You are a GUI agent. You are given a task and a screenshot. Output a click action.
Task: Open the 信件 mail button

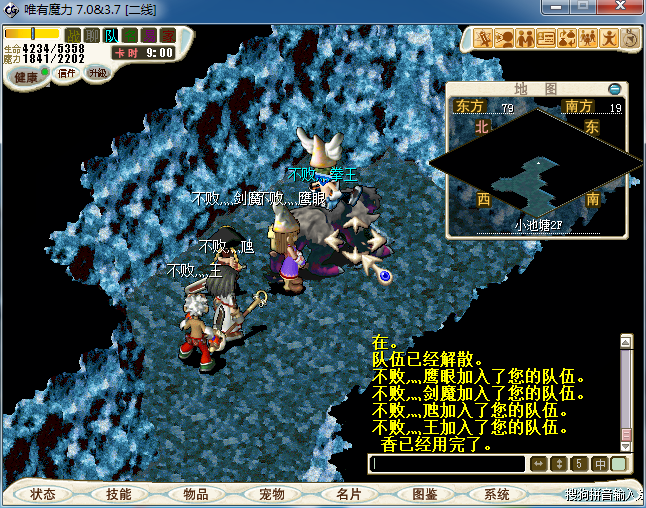tap(67, 73)
